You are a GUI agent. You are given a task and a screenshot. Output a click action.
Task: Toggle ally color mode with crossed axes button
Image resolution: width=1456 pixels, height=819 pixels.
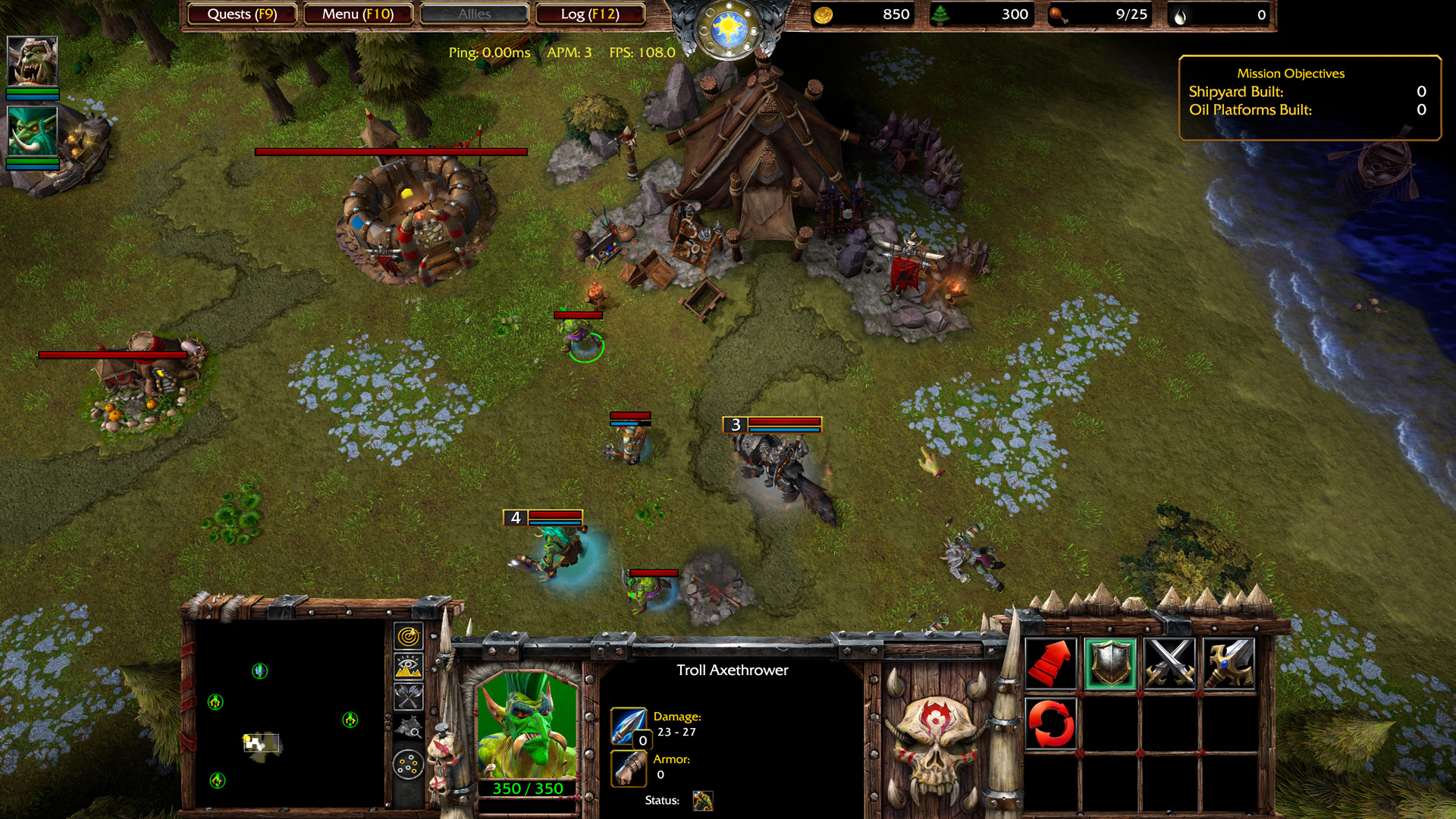pos(409,696)
